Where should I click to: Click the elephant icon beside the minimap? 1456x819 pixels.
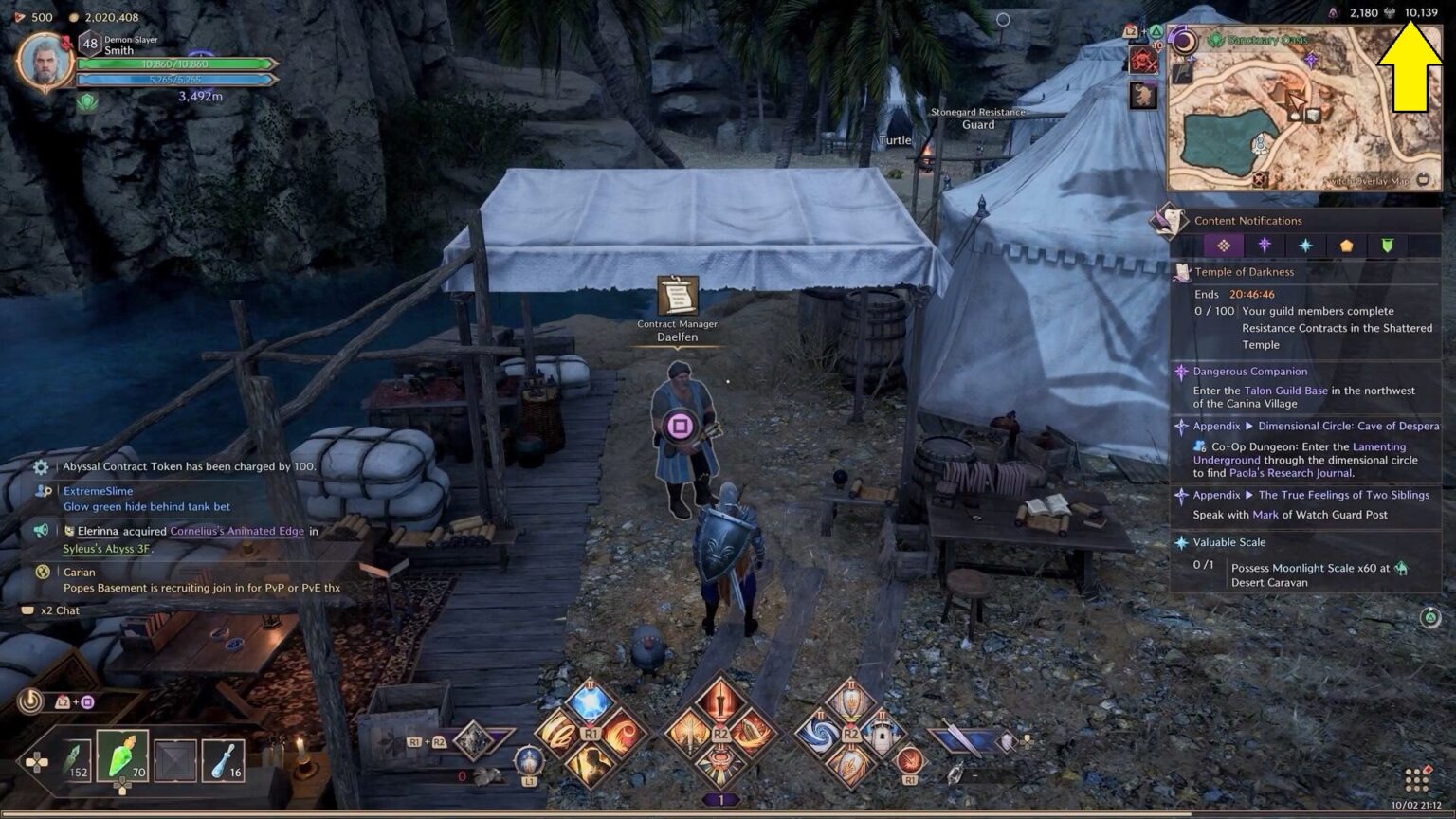pos(1143,95)
